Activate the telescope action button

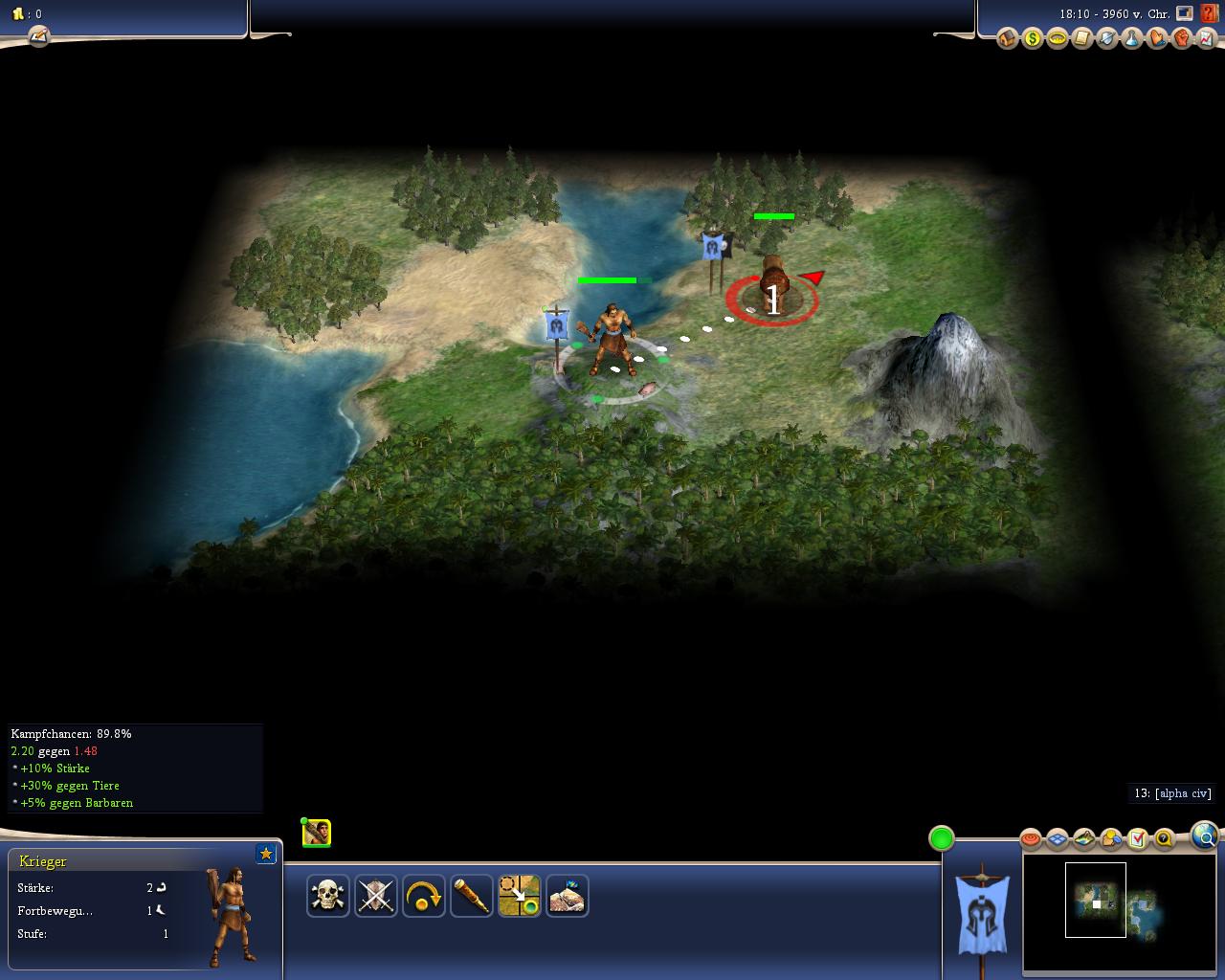472,896
